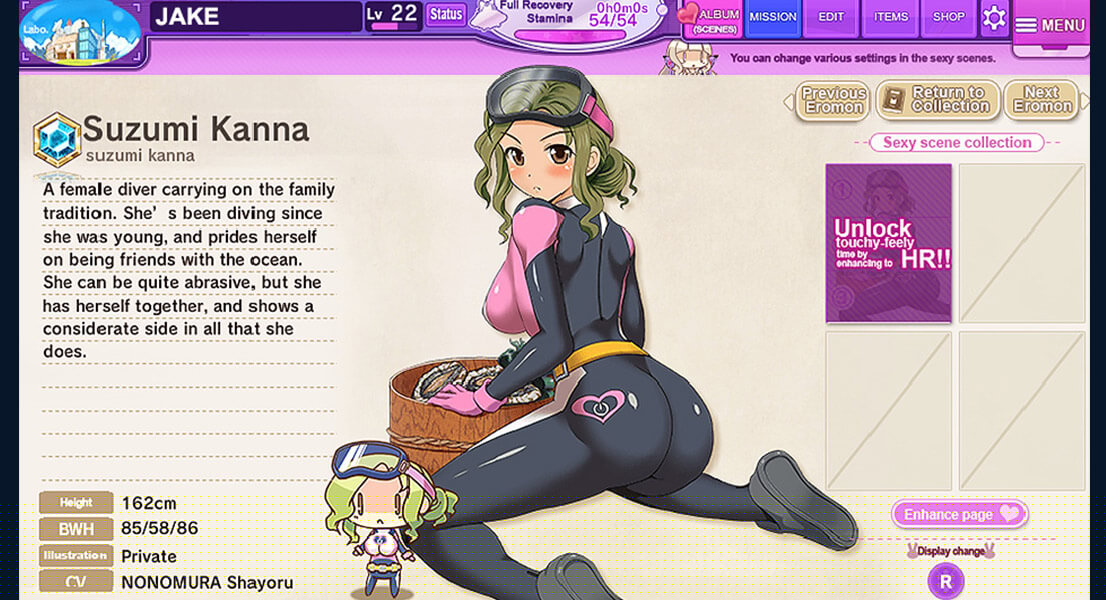Open settings with the gear icon
Screen dimensions: 1106x600
(x=993, y=18)
